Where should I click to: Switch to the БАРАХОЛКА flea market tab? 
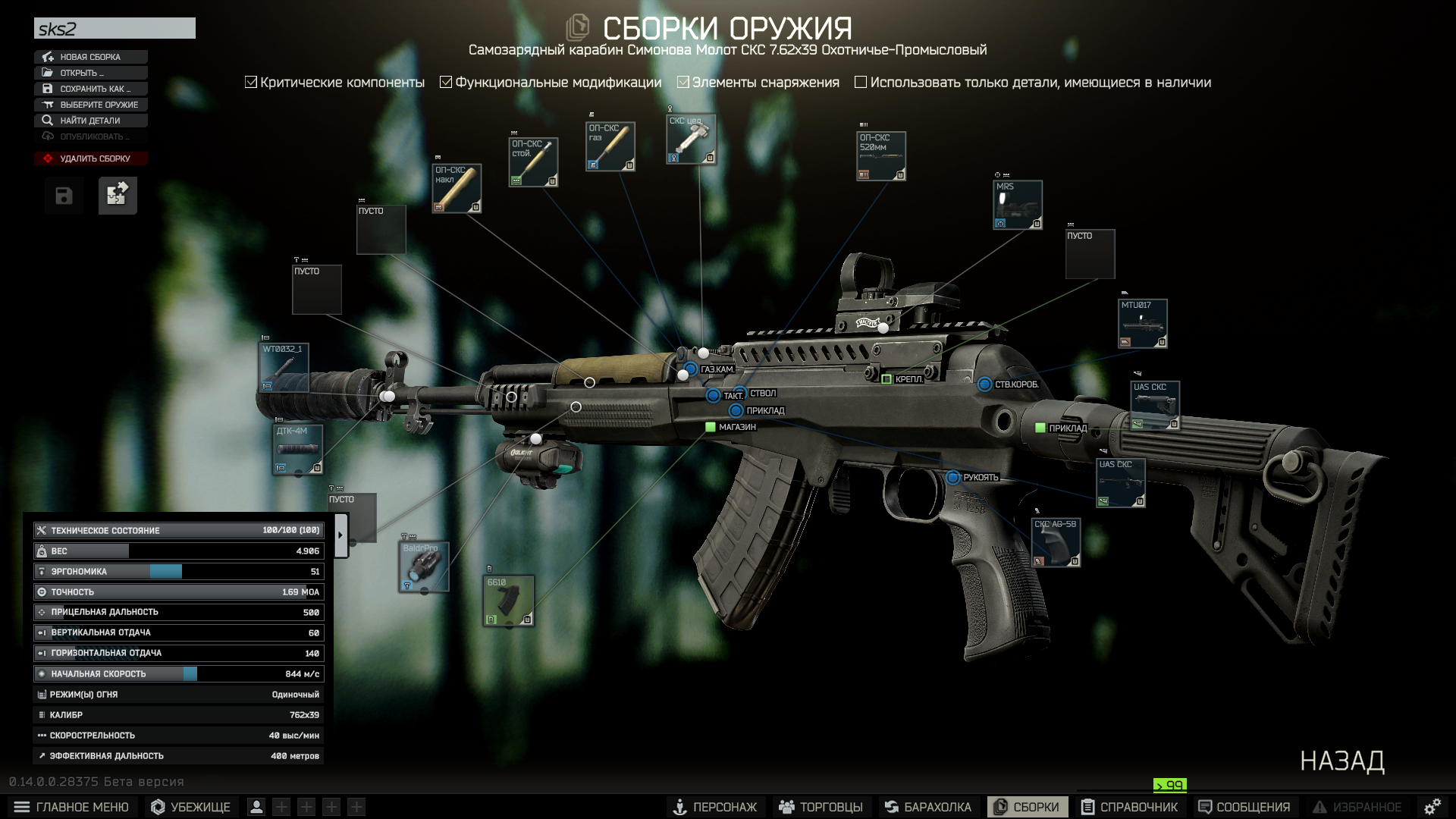click(x=927, y=807)
